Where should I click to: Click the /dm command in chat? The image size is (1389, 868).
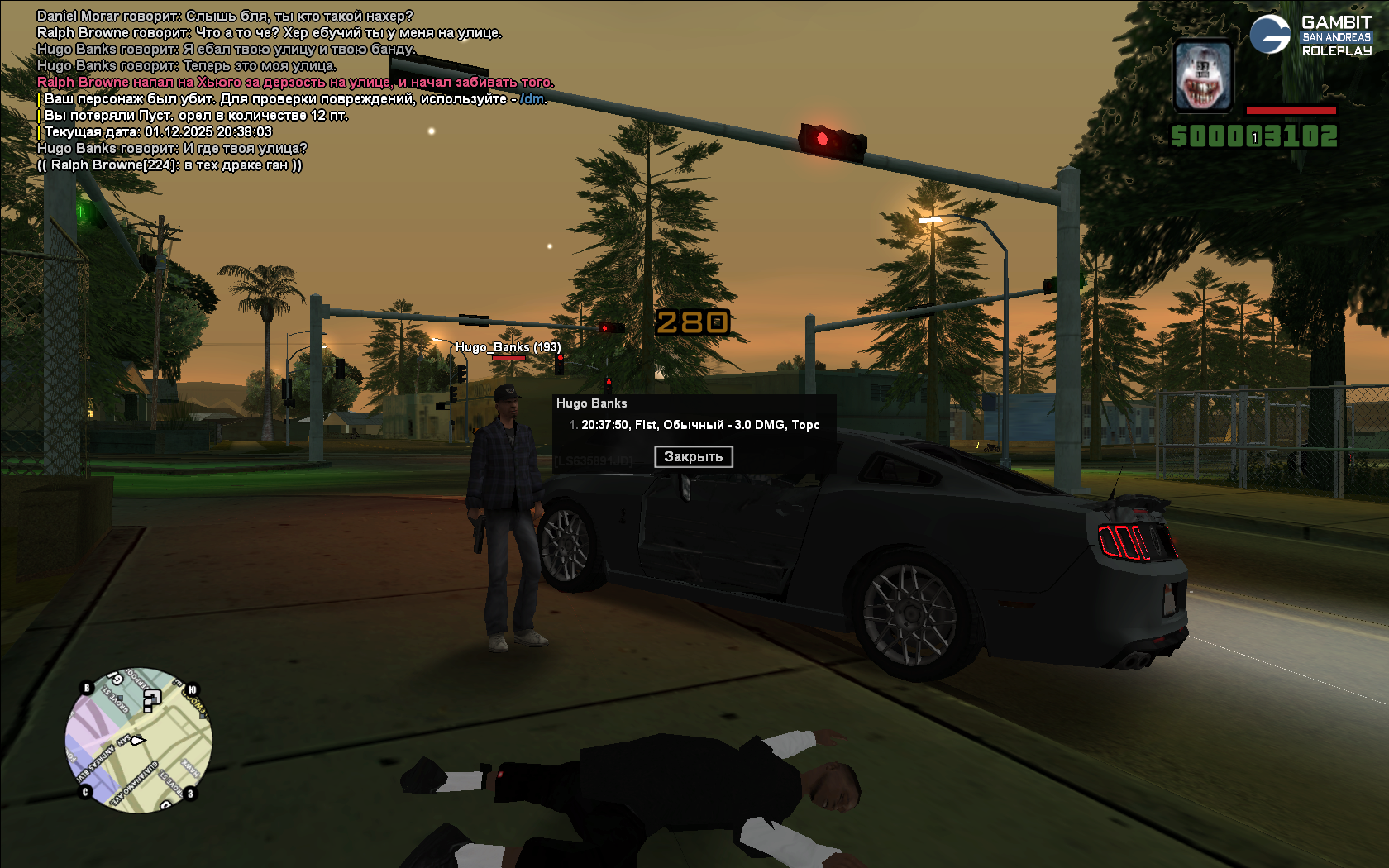(x=532, y=99)
